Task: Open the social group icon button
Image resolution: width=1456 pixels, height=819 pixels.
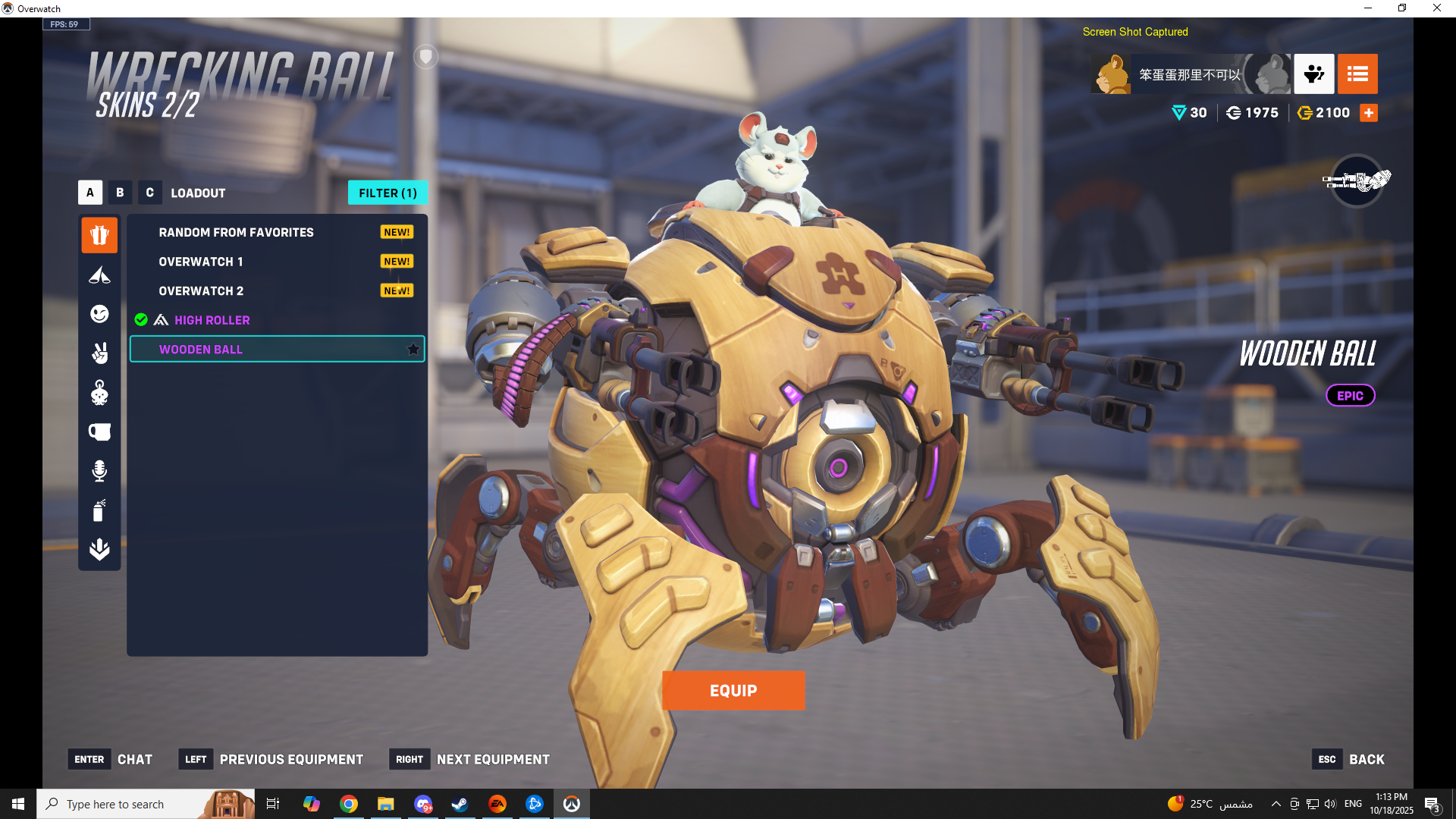Action: click(1314, 74)
